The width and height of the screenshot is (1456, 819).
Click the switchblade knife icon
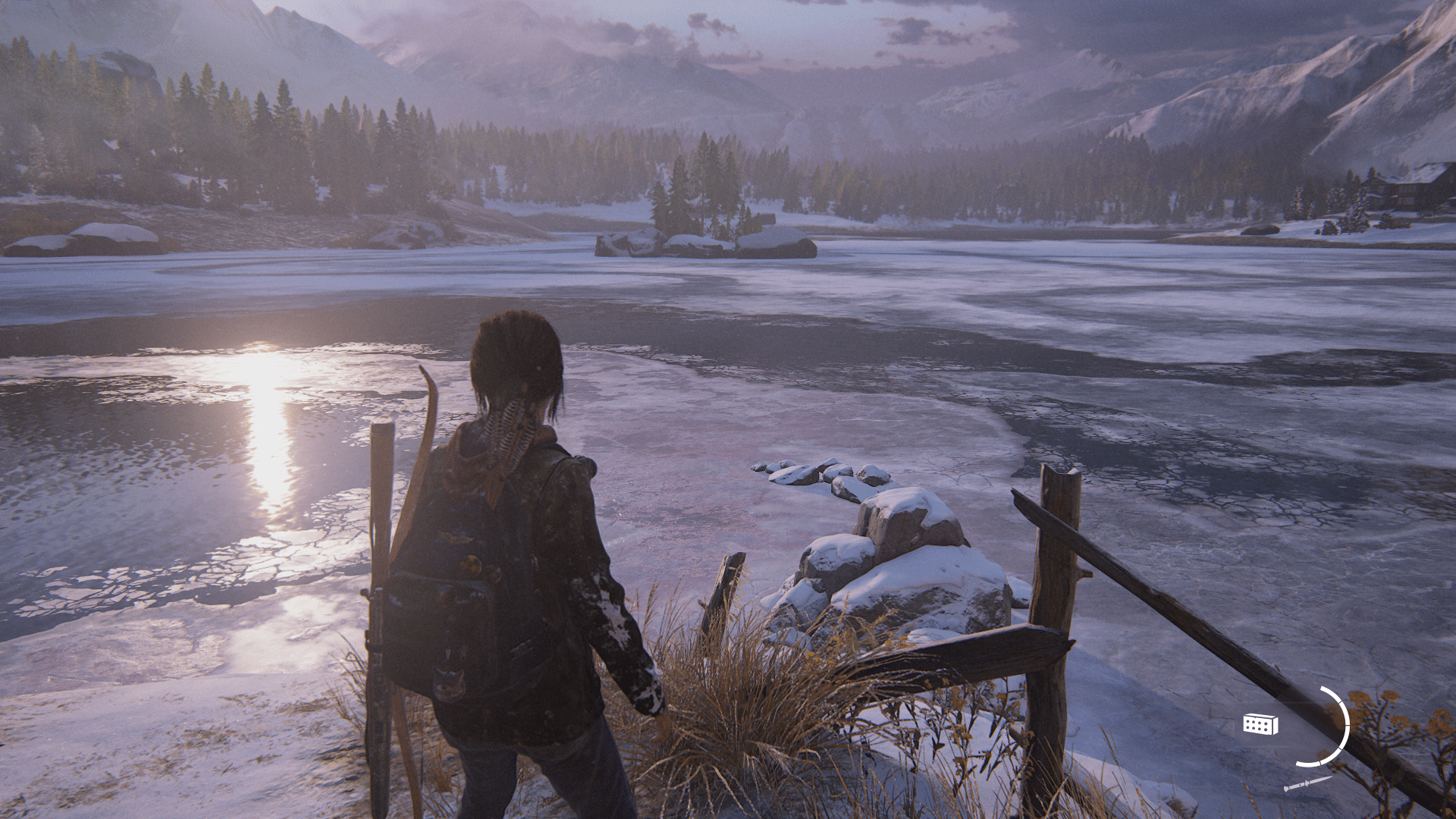1308,783
